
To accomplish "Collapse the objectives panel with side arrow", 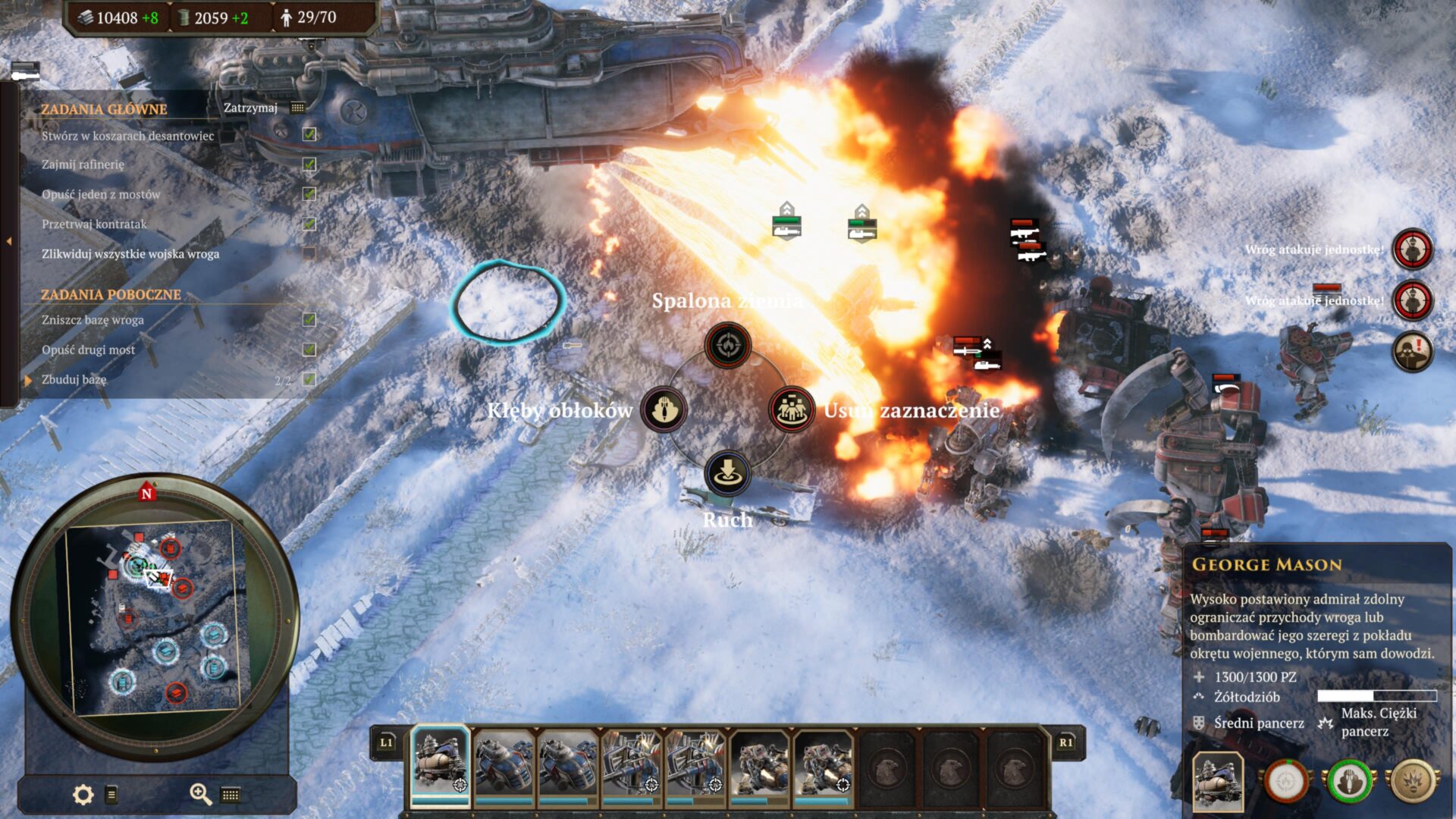I will click(9, 241).
